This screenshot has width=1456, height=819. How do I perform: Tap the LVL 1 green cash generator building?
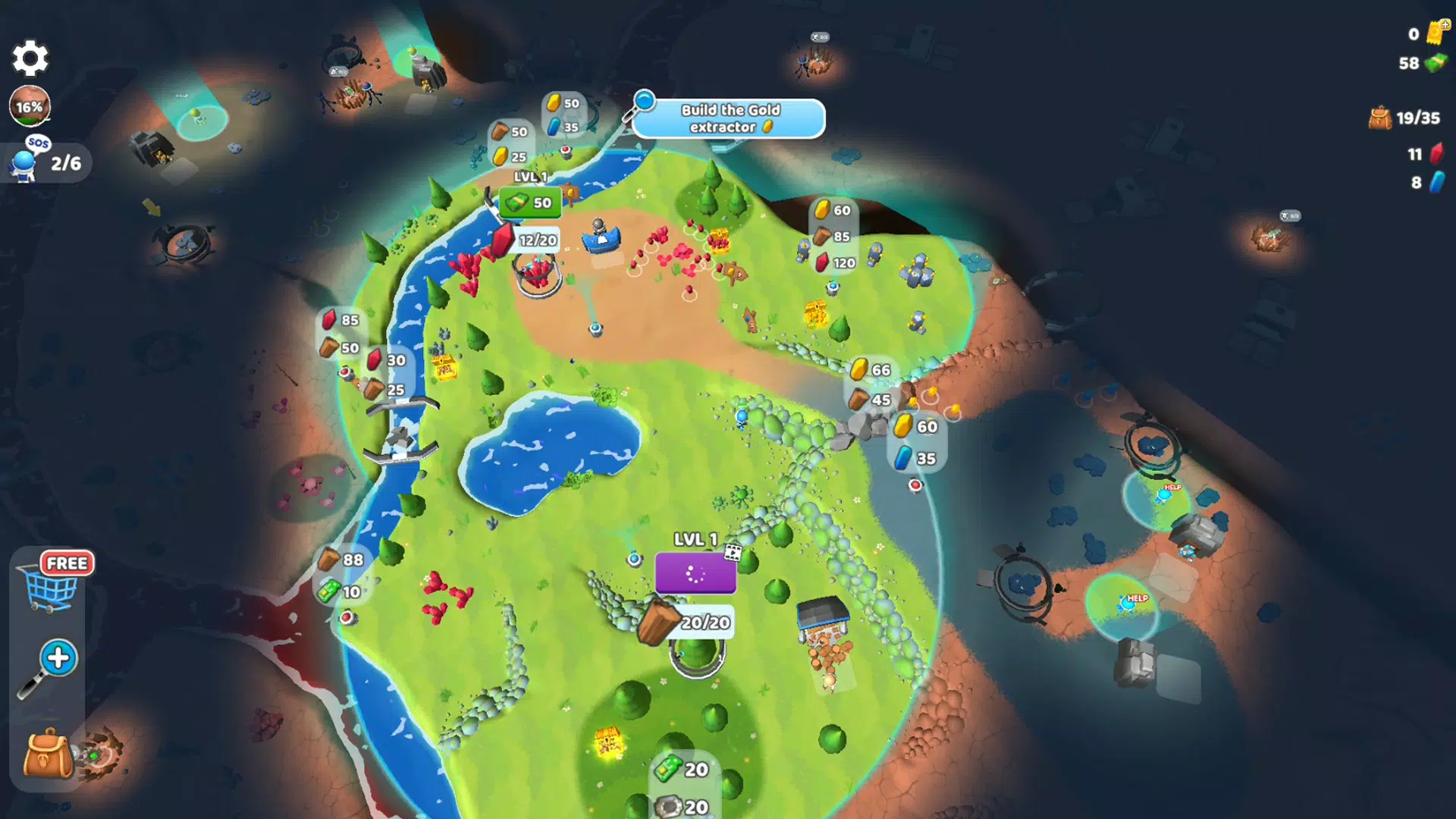click(x=529, y=202)
